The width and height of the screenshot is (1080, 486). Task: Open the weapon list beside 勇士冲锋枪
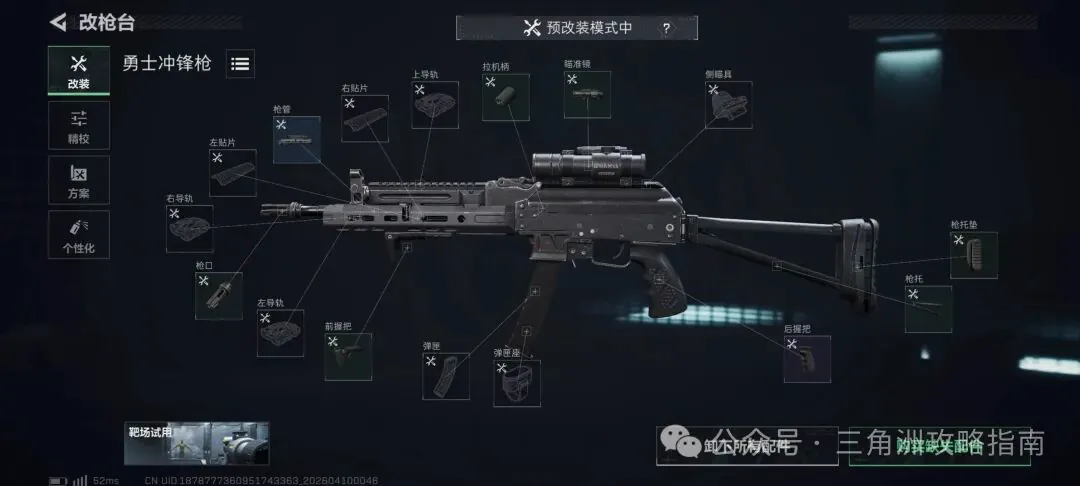point(240,64)
